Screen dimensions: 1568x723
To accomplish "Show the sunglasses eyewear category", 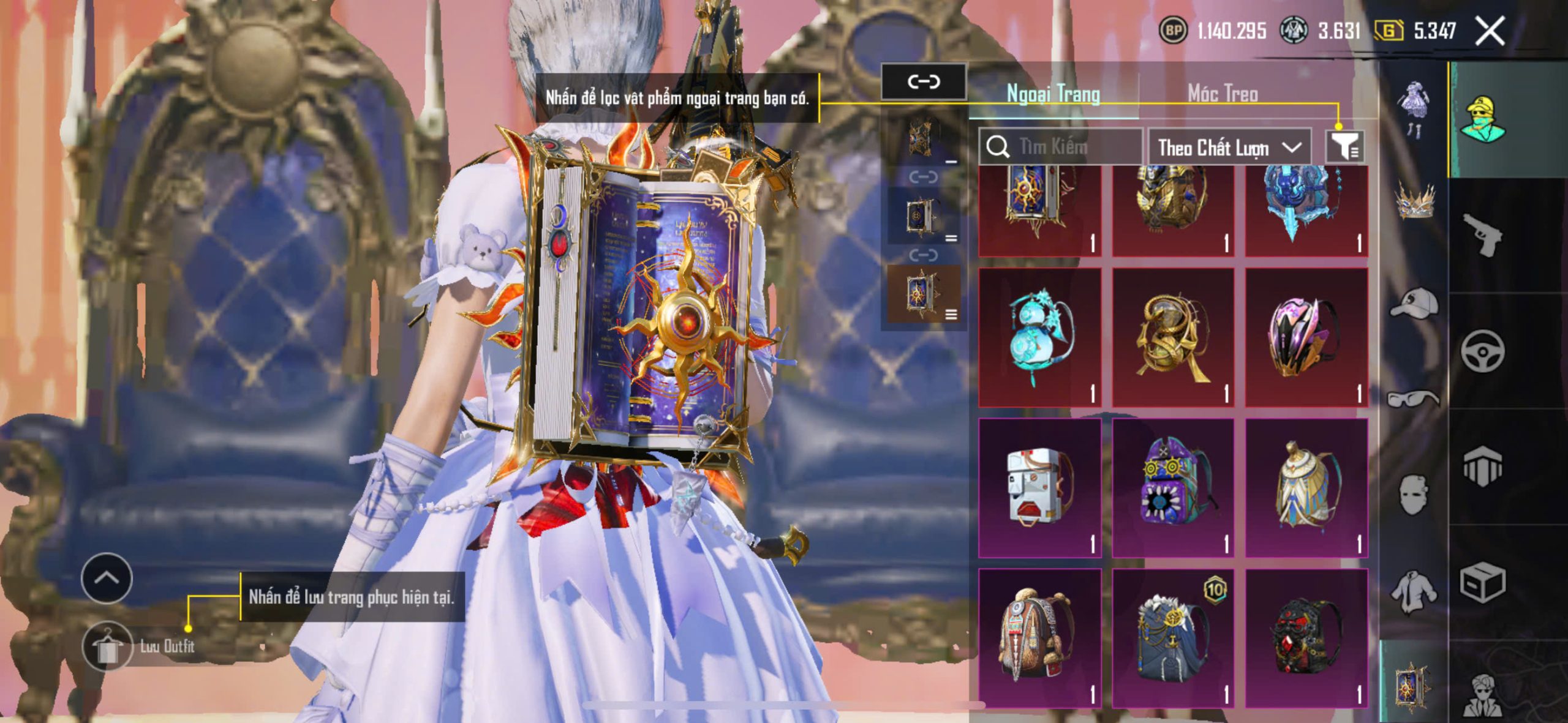I will [x=1414, y=399].
